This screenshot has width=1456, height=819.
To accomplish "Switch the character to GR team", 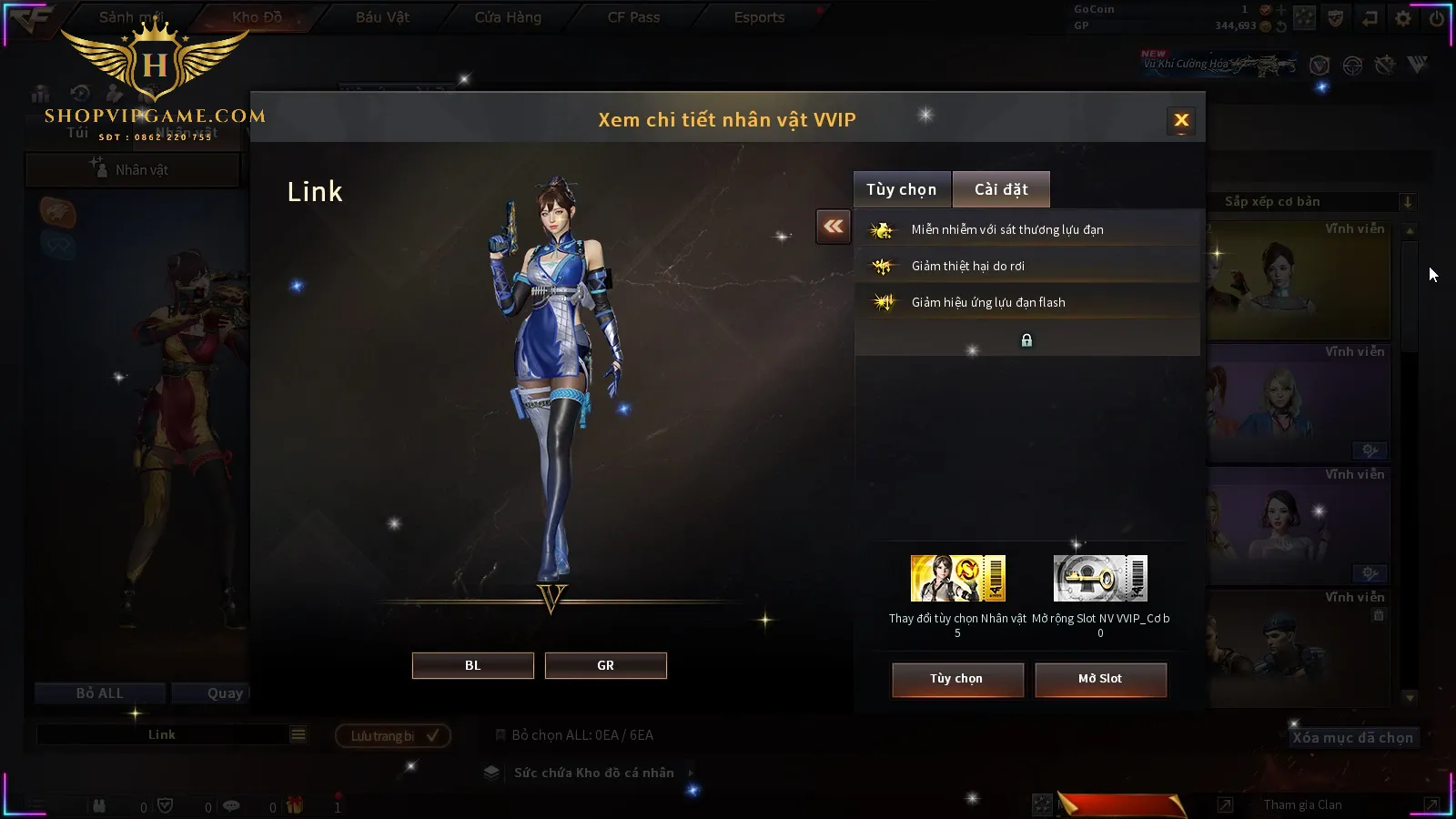I will click(605, 665).
